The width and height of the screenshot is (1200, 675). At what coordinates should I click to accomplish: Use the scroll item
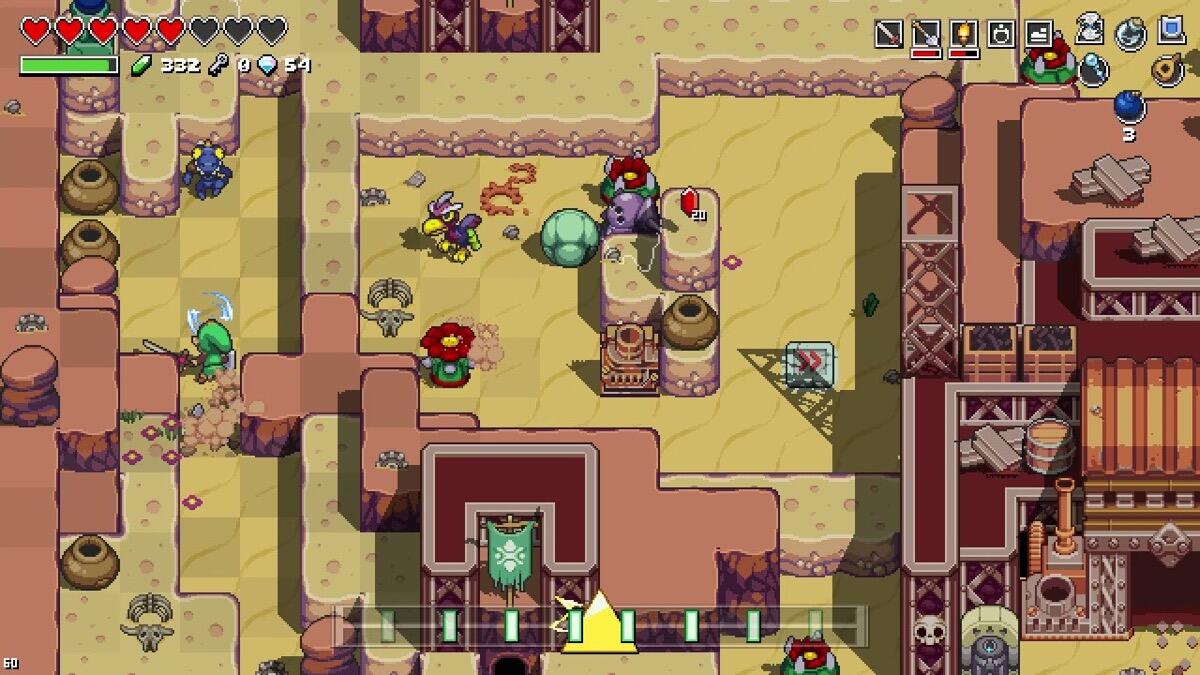[x=1090, y=30]
